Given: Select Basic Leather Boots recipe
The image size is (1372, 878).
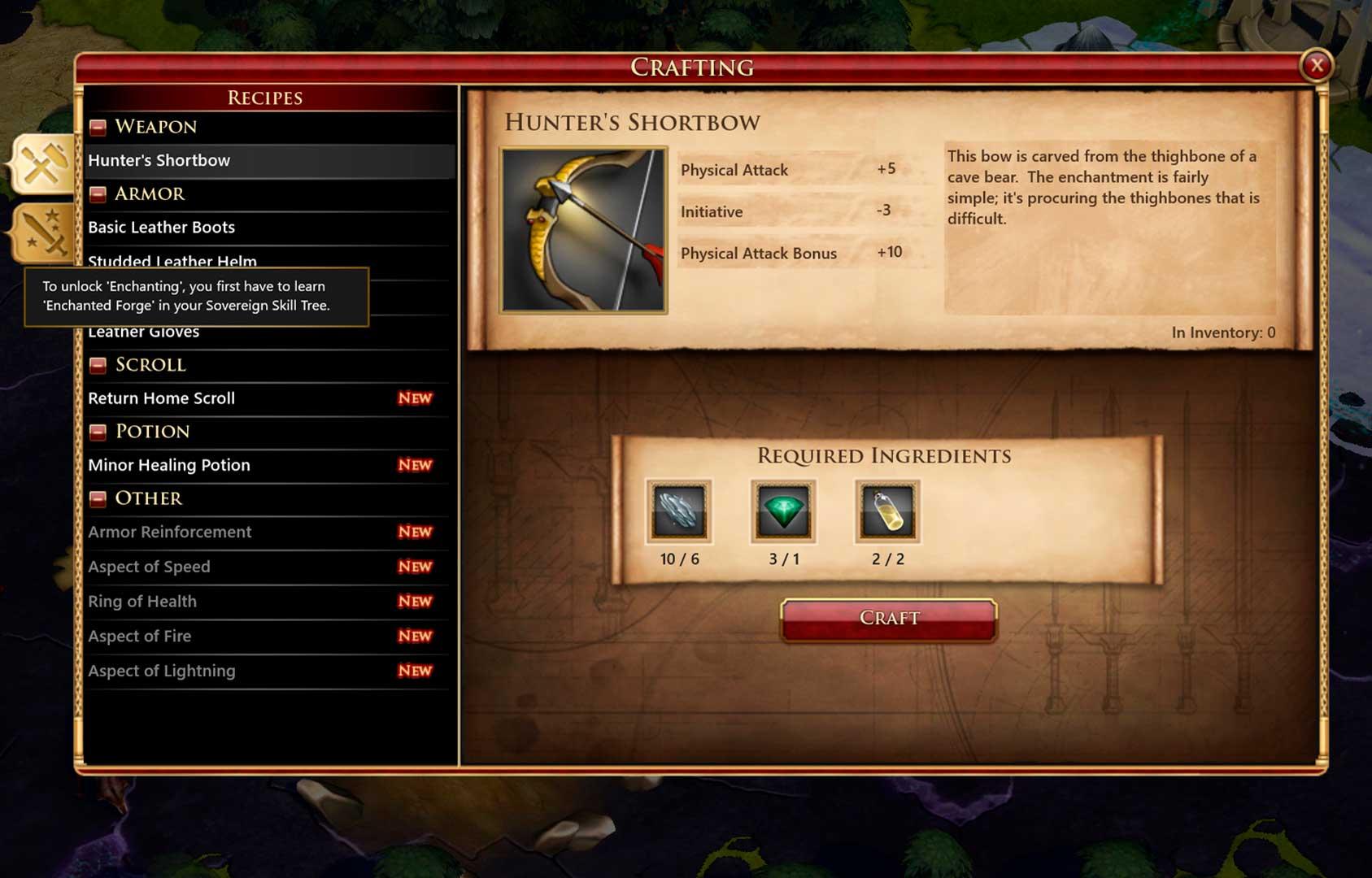Looking at the screenshot, I should point(268,228).
